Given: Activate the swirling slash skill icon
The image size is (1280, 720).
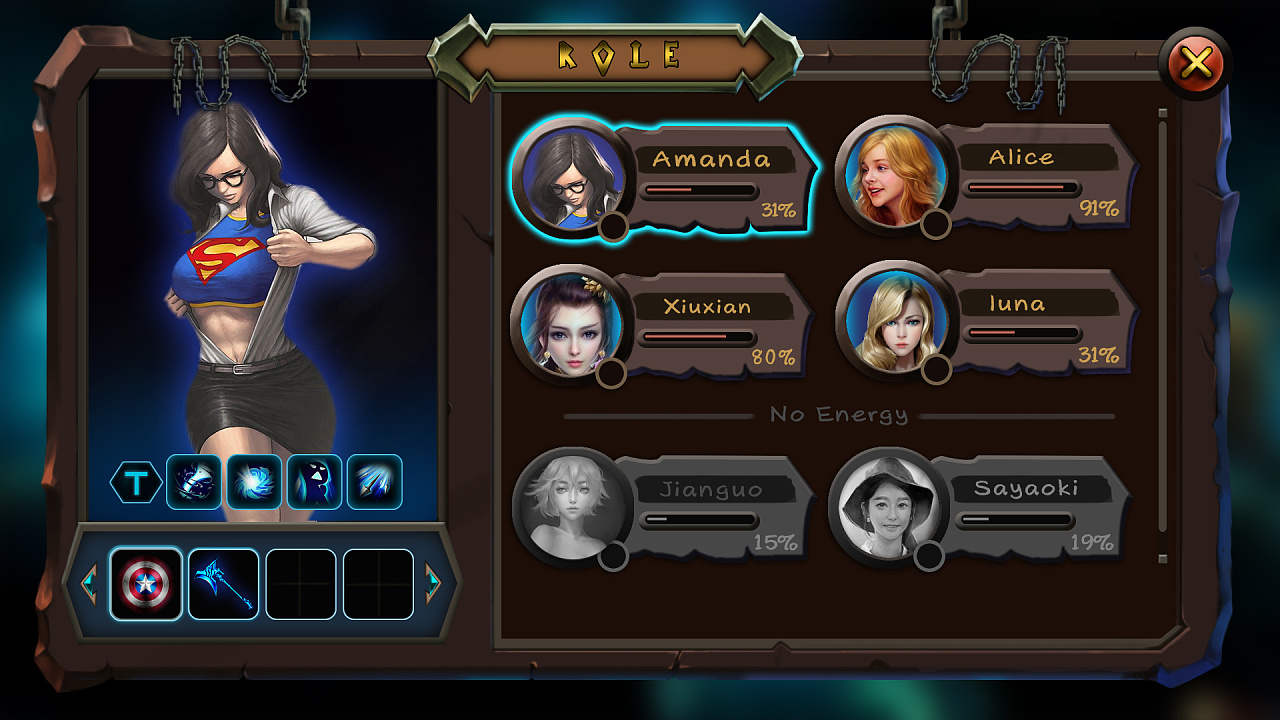Looking at the screenshot, I should click(194, 482).
